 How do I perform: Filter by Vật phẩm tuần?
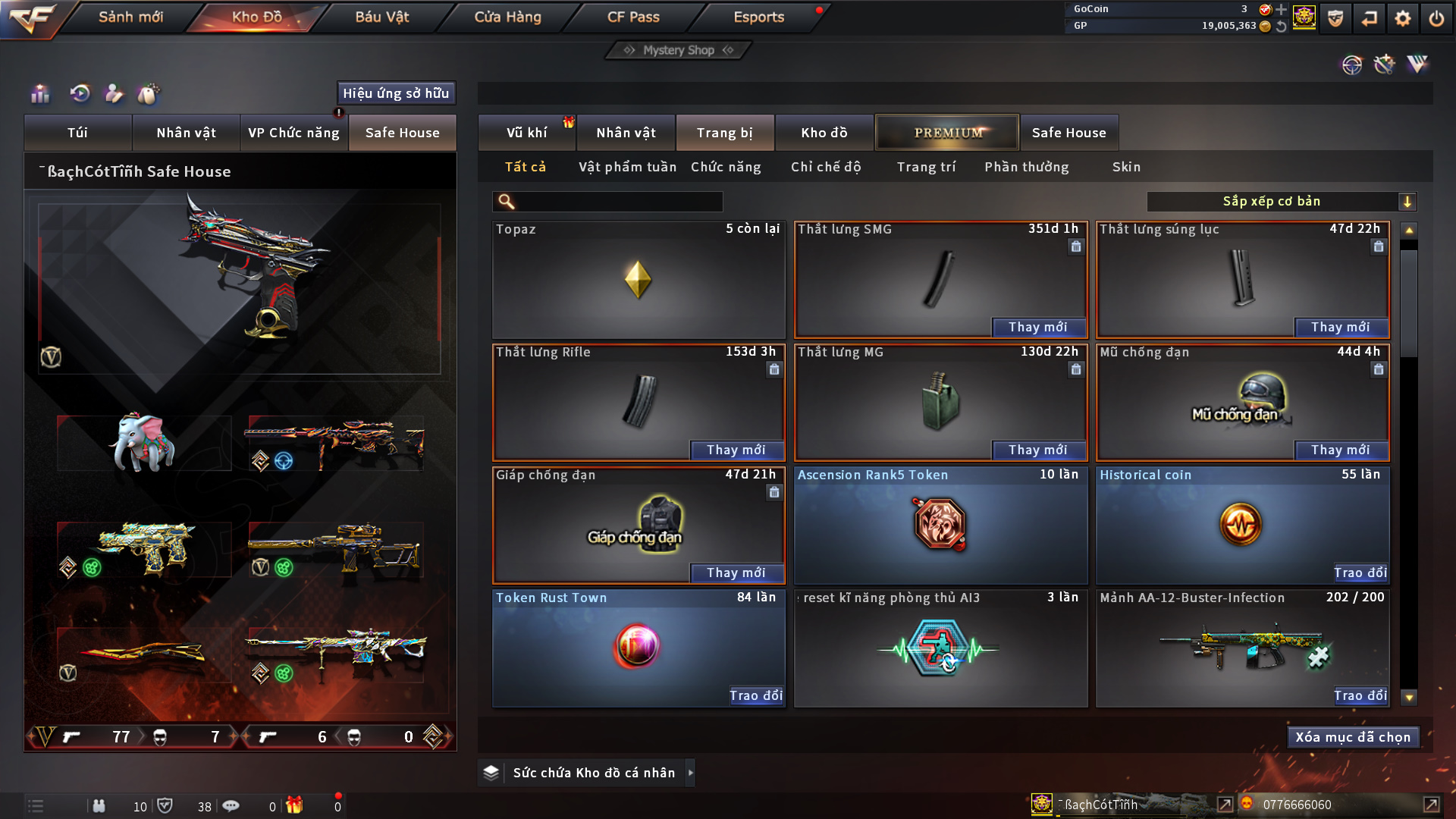click(x=627, y=167)
